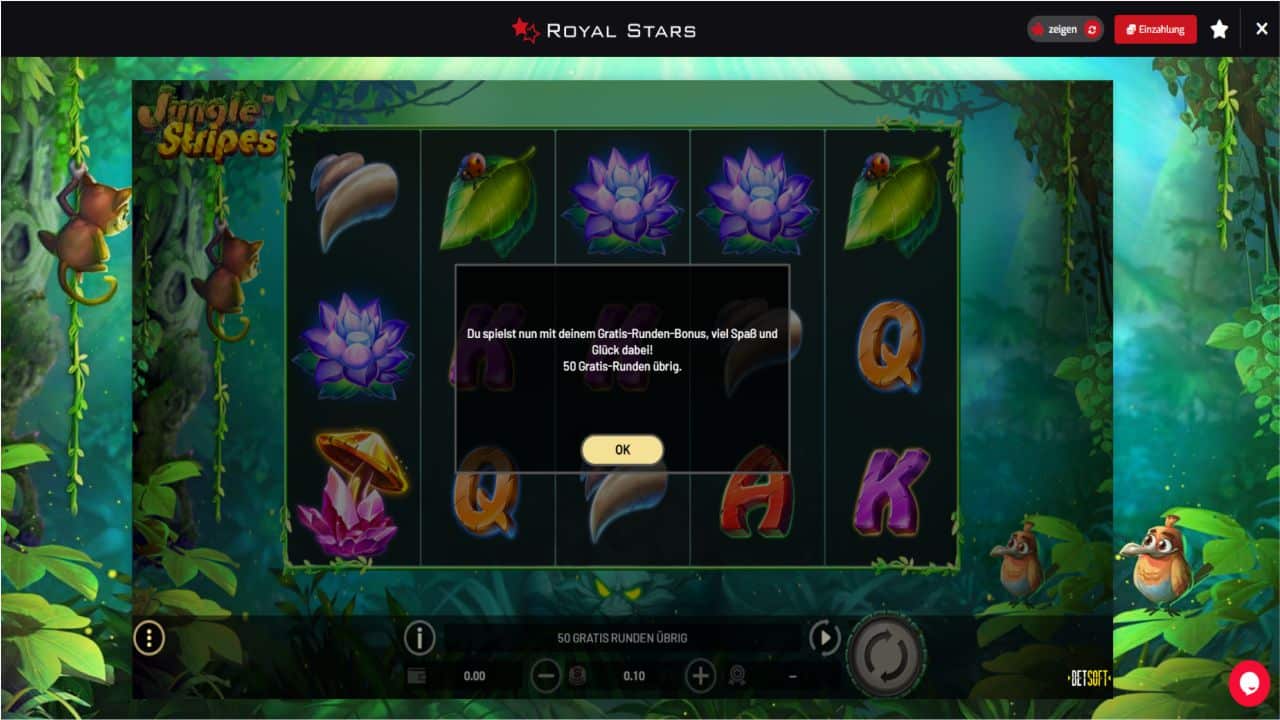Spin the reels with the circular arrow button
Screen dimensions: 1280x720
886,657
